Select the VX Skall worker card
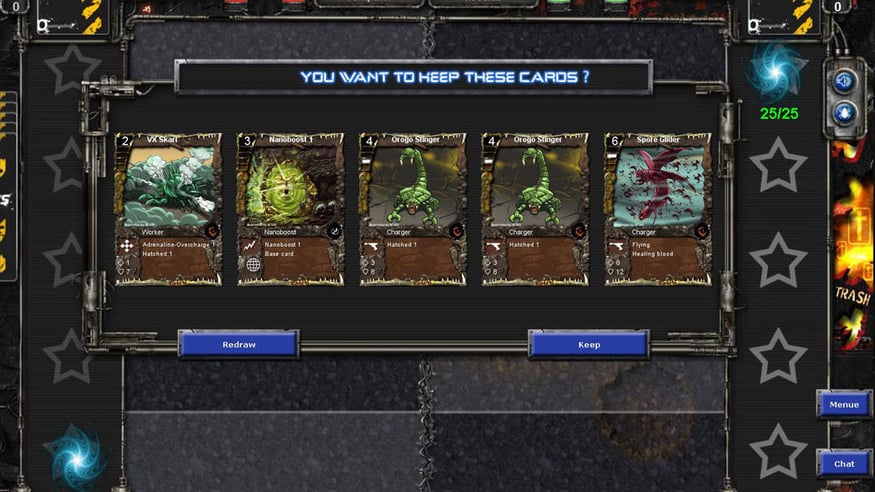 168,209
